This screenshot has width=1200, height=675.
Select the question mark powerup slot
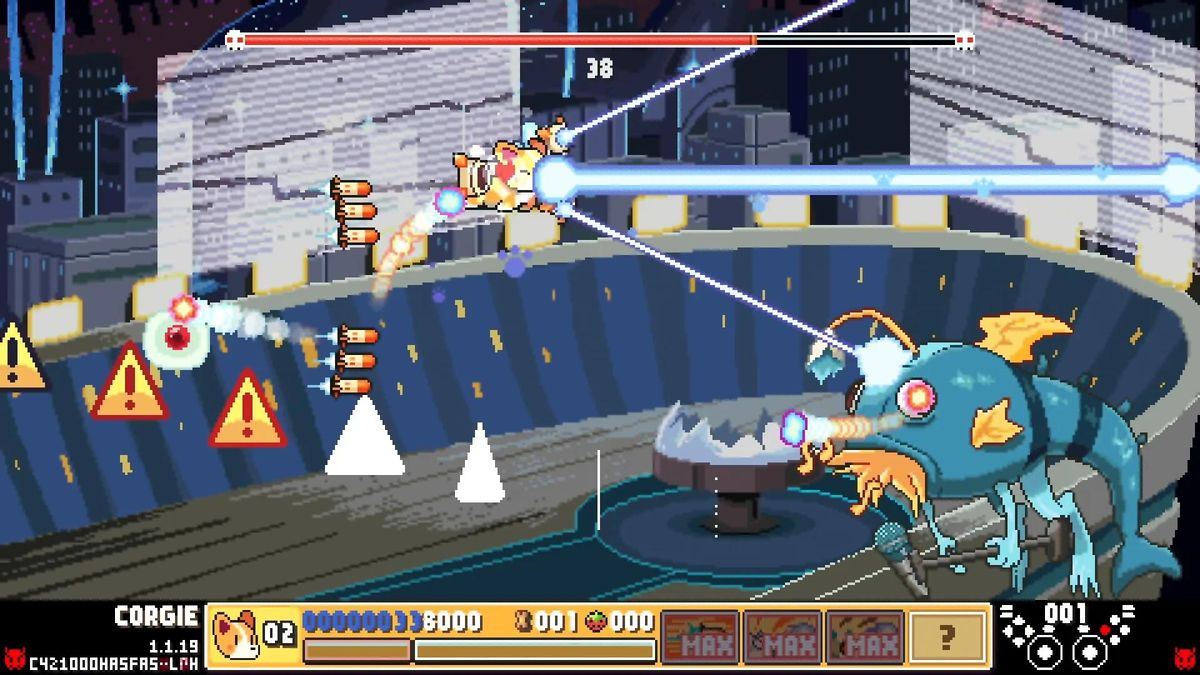tap(947, 637)
